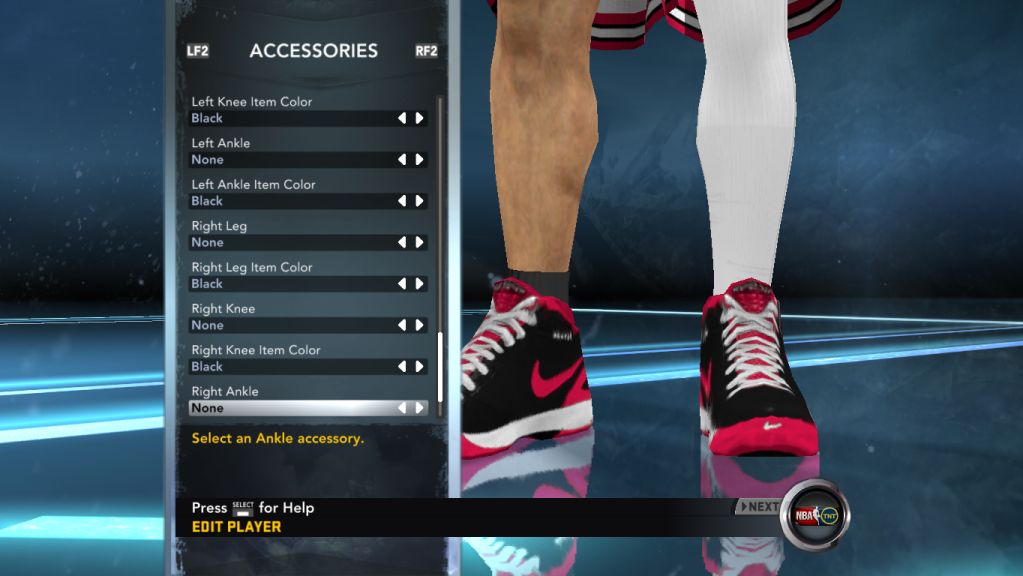1023x576 pixels.
Task: Click right arrow on Right Ankle
Action: 420,408
